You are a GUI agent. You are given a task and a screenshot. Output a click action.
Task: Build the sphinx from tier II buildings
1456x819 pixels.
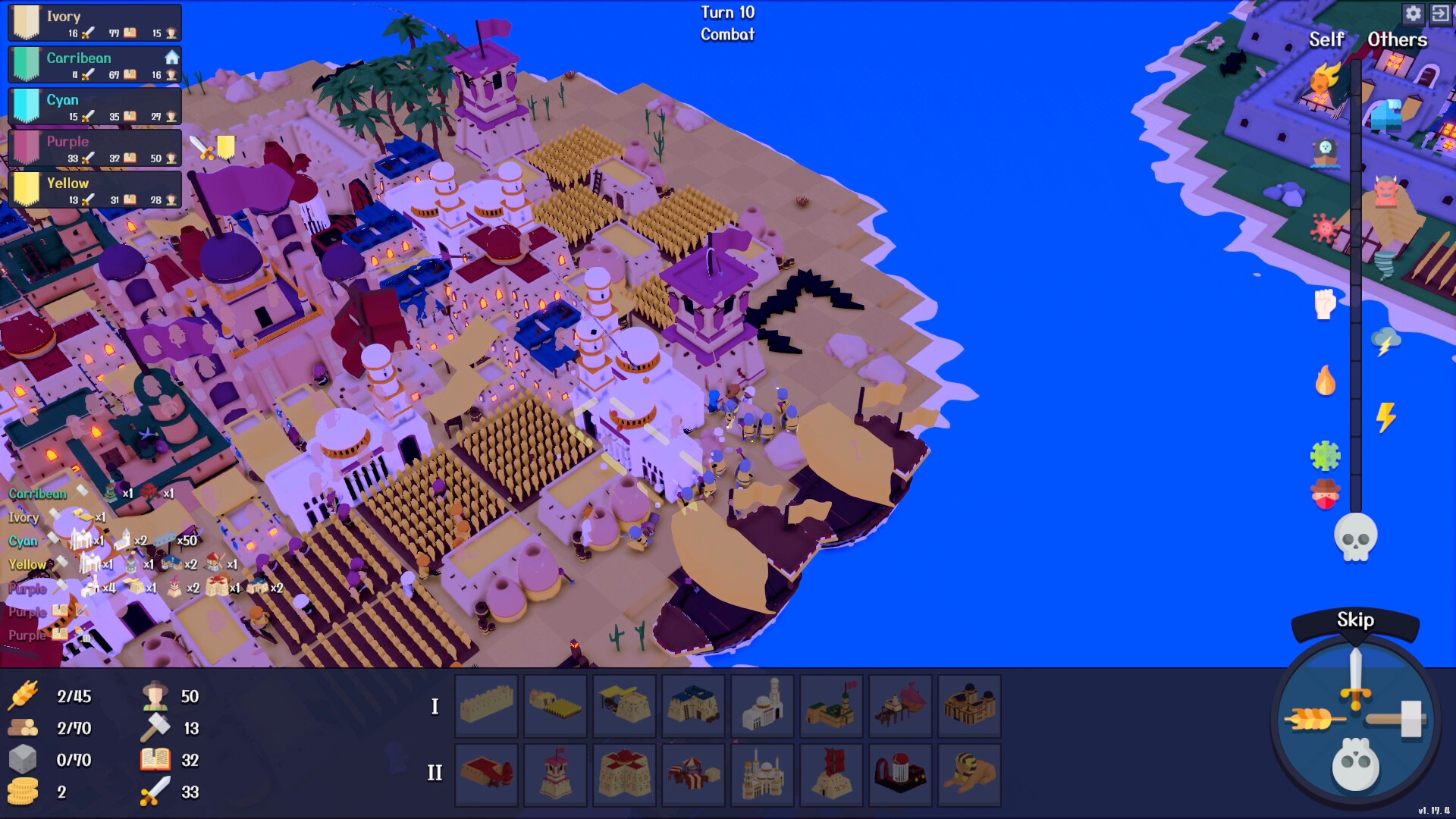(x=969, y=775)
